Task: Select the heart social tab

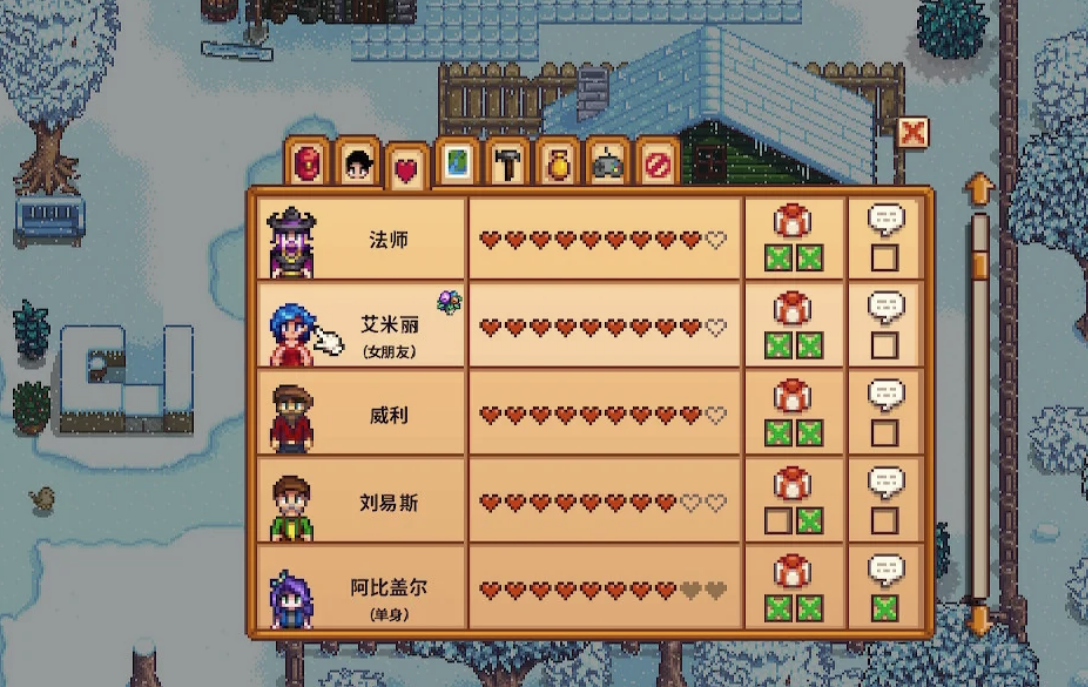Action: click(x=406, y=169)
